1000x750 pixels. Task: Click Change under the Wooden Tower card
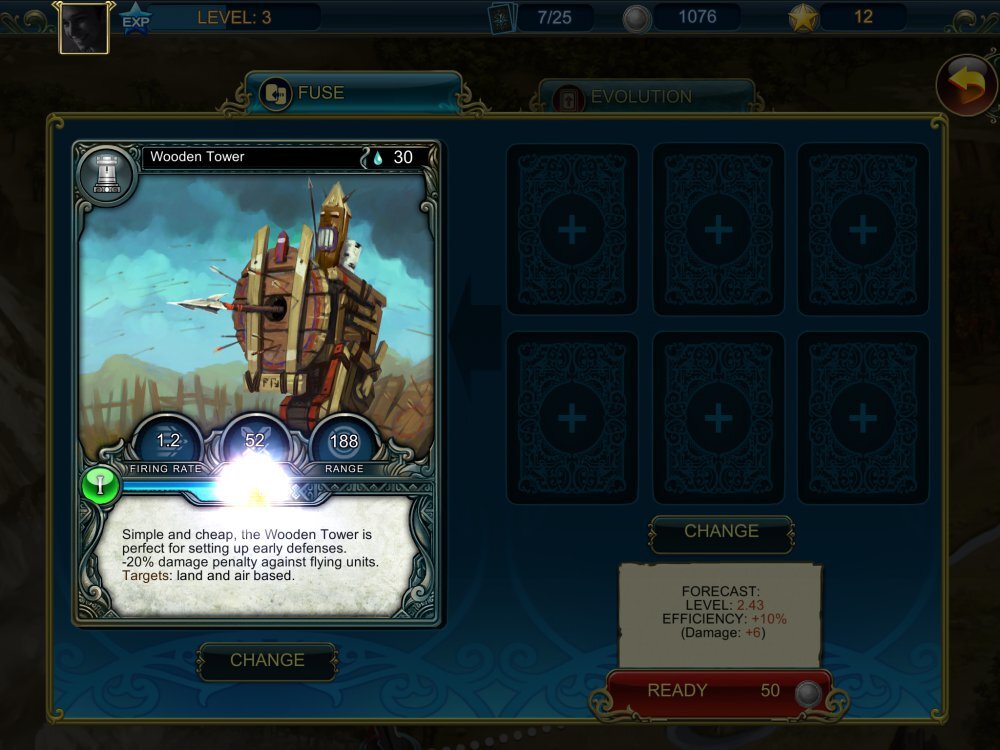pos(267,661)
